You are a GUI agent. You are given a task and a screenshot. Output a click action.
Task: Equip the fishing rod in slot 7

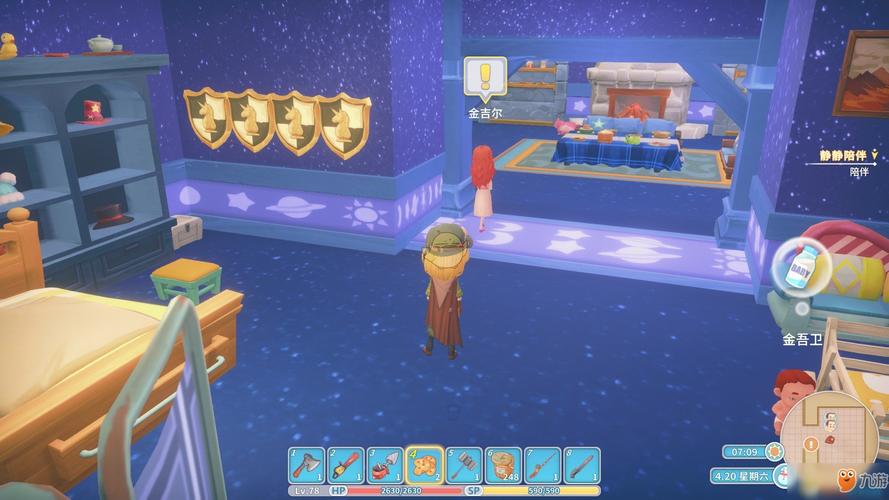pos(542,466)
